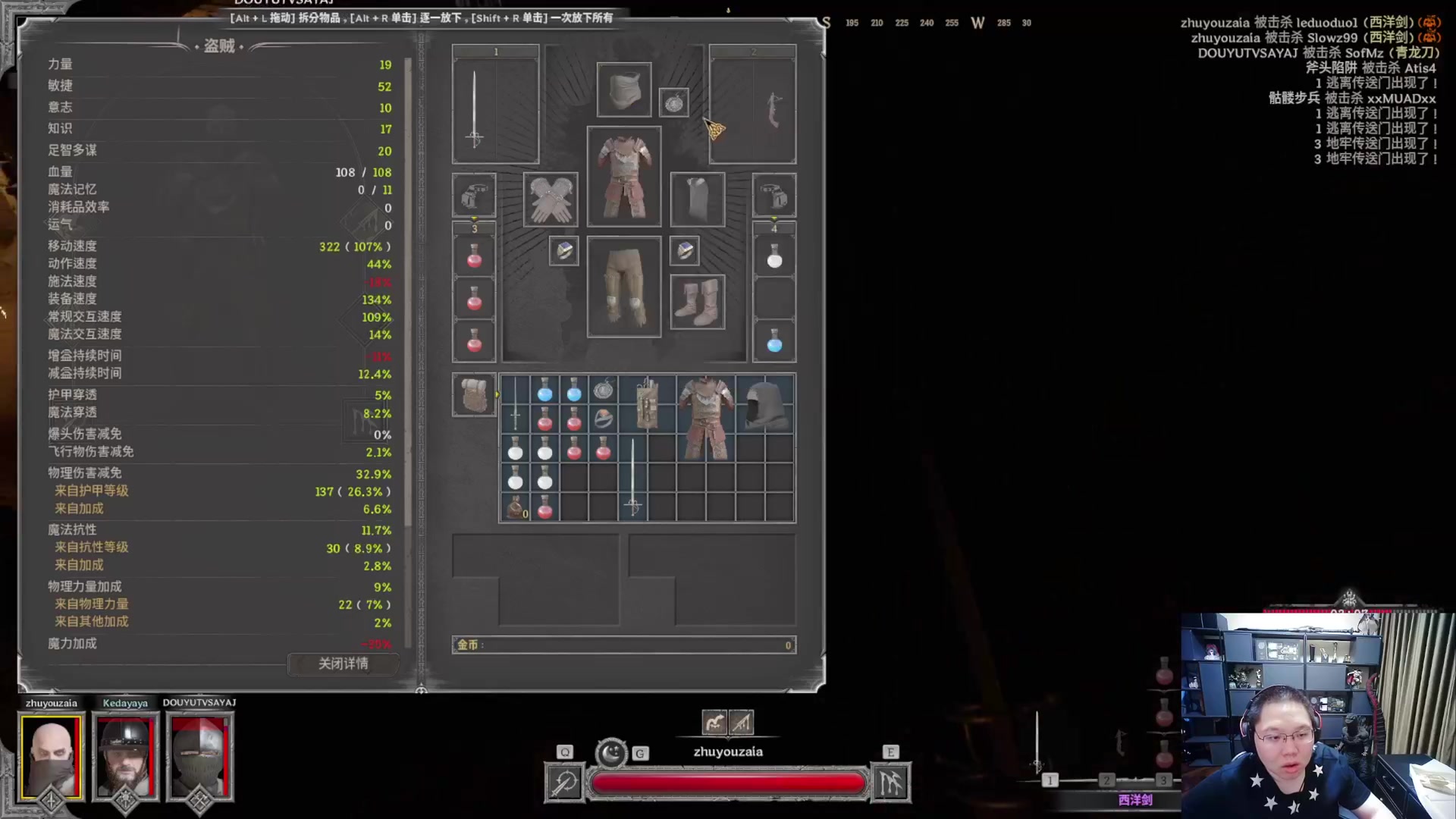Click the equipped cloak slot
Screen dimensions: 1456x819
tap(697, 199)
